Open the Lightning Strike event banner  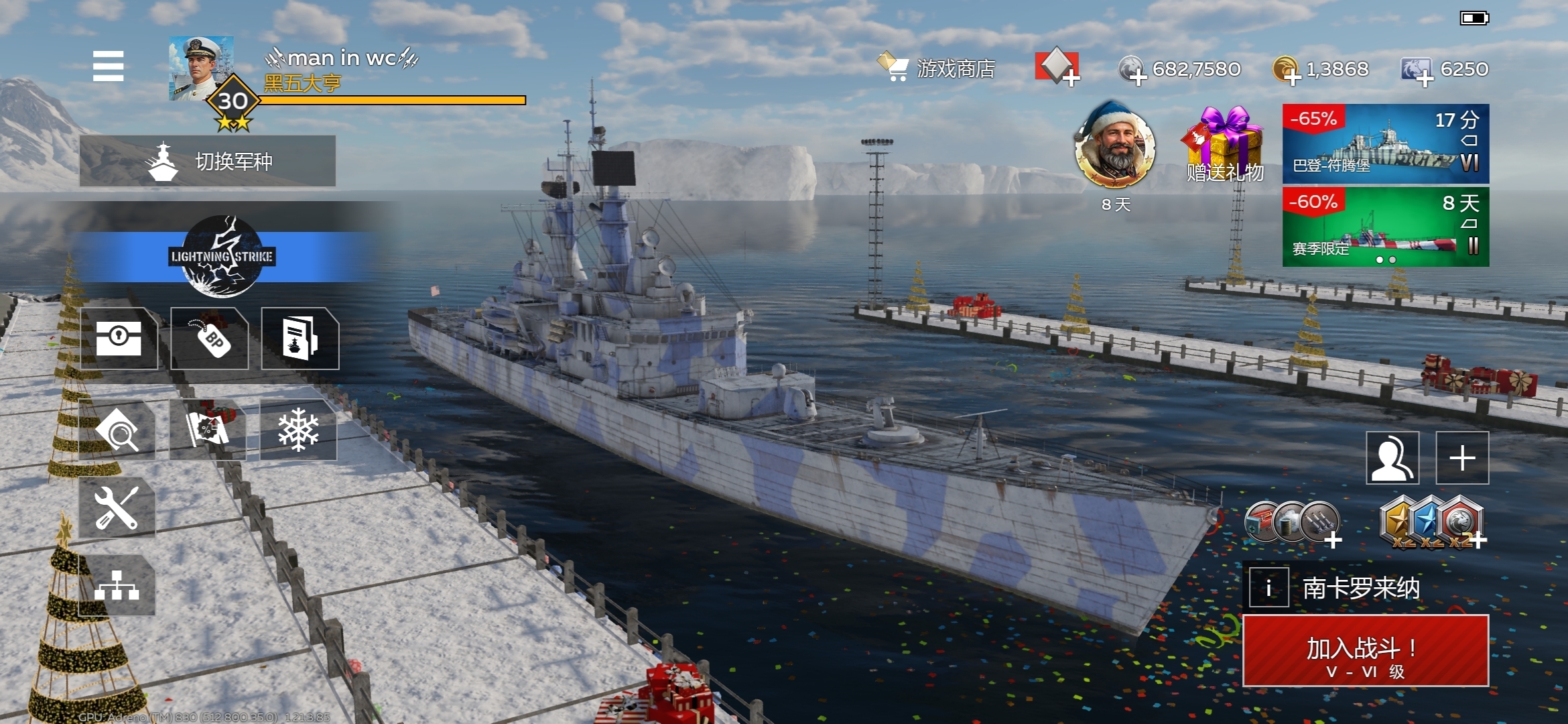coord(221,257)
